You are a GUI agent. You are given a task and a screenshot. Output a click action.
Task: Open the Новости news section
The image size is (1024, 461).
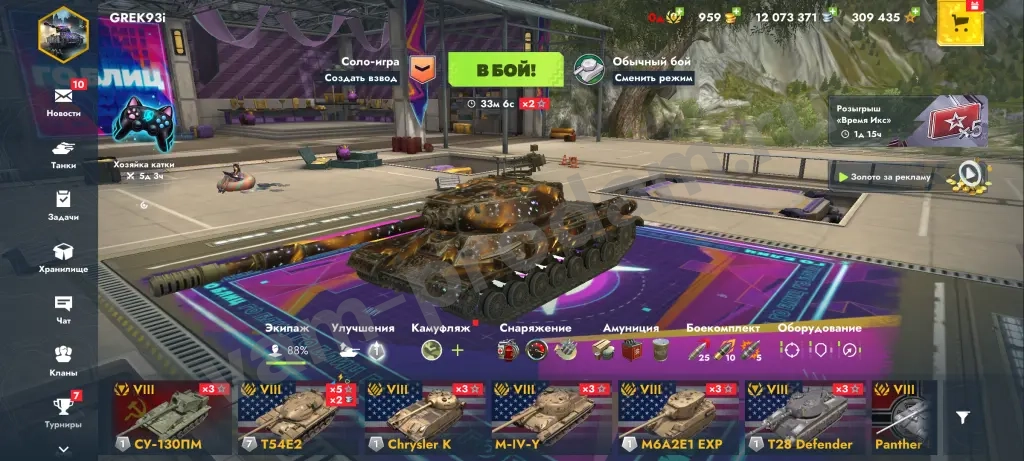tap(63, 101)
